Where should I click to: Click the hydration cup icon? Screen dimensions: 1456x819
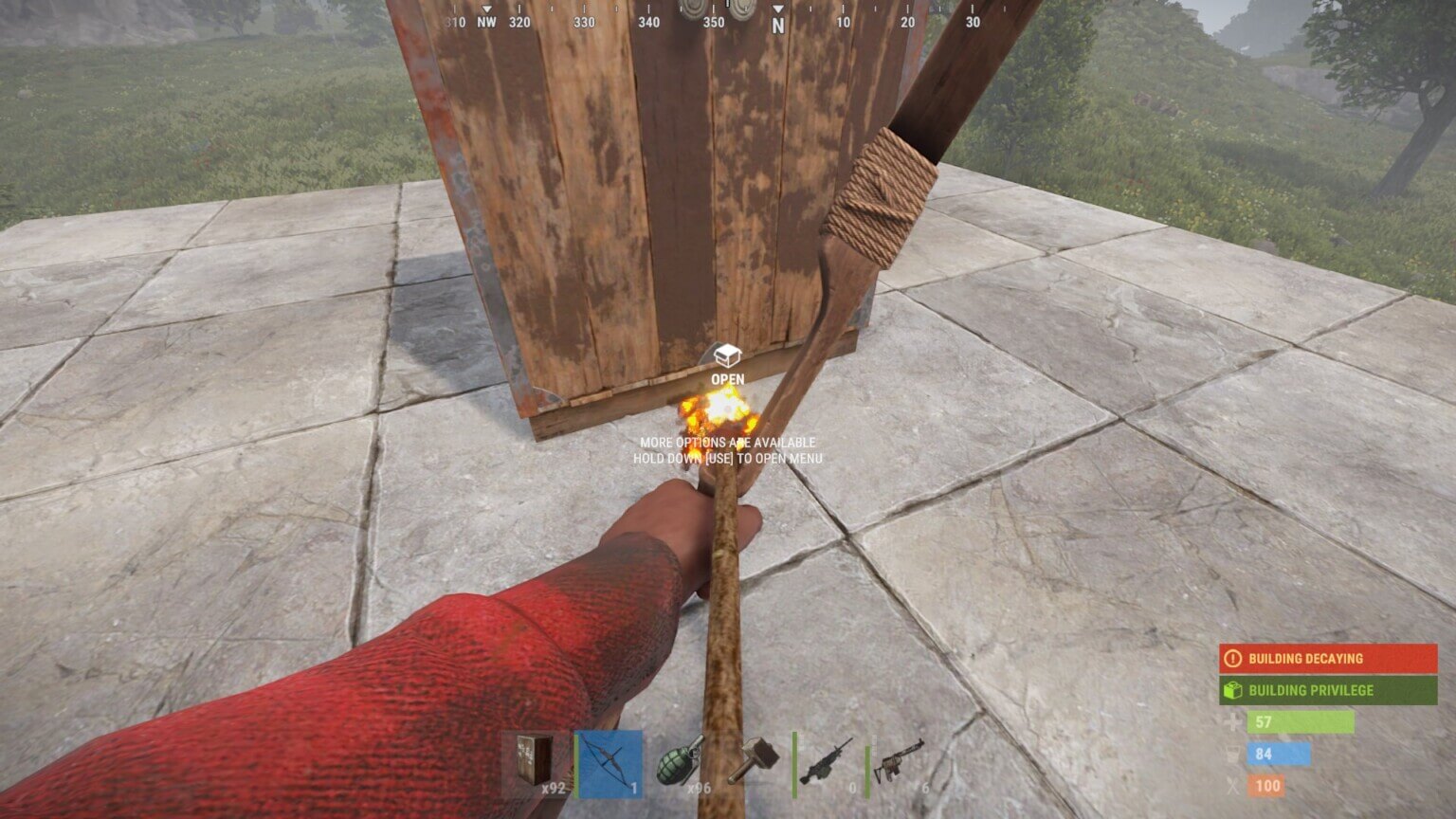[1232, 755]
